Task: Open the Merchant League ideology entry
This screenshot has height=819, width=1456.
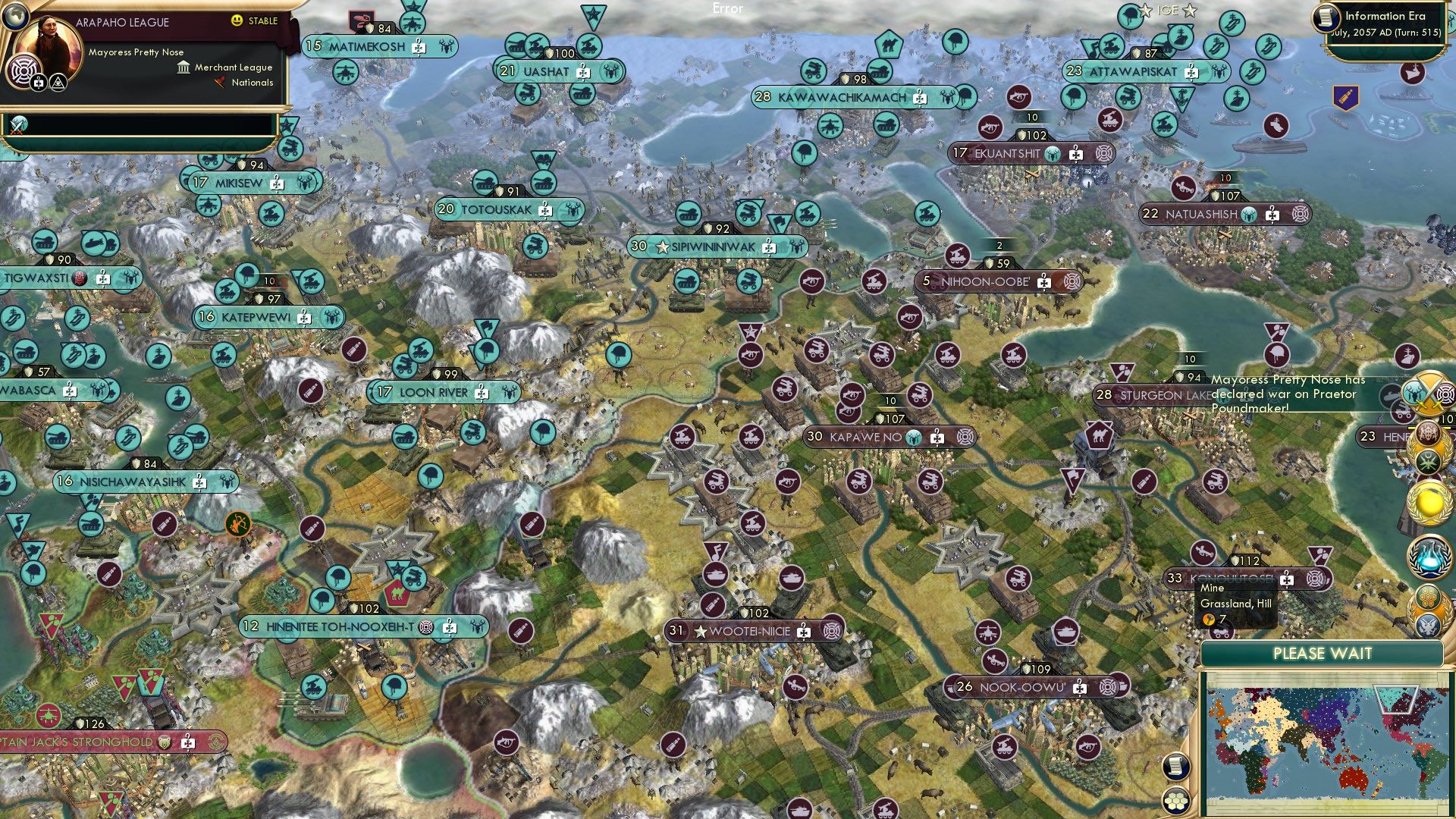Action: click(x=227, y=67)
